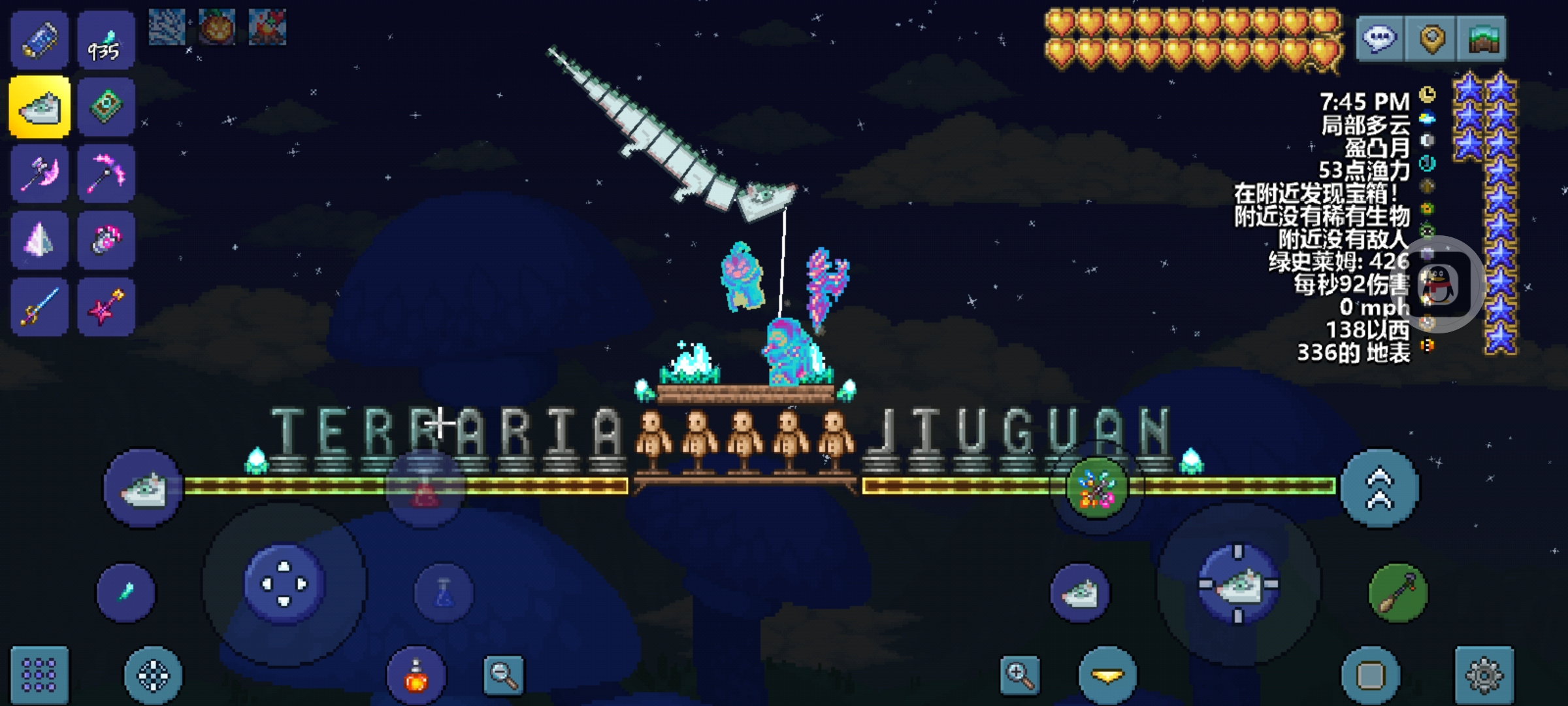Select the white prism hotbar slot

tap(39, 240)
